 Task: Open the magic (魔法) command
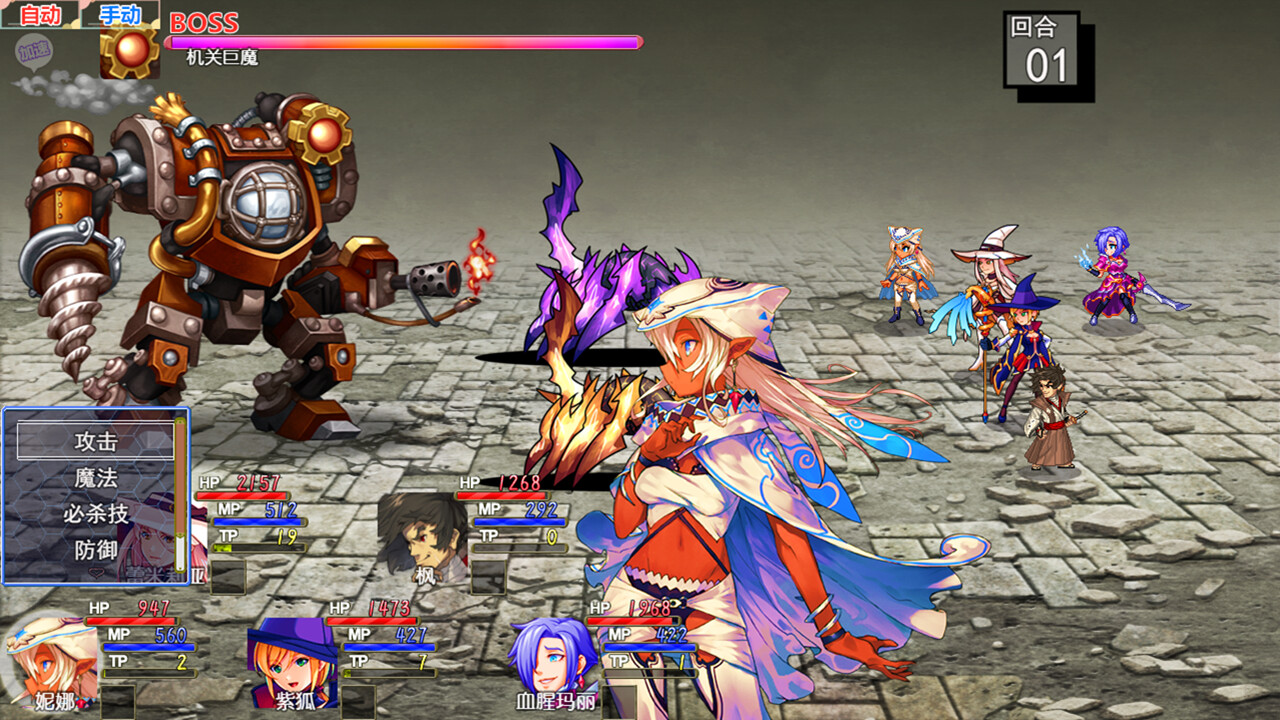pyautogui.click(x=96, y=478)
